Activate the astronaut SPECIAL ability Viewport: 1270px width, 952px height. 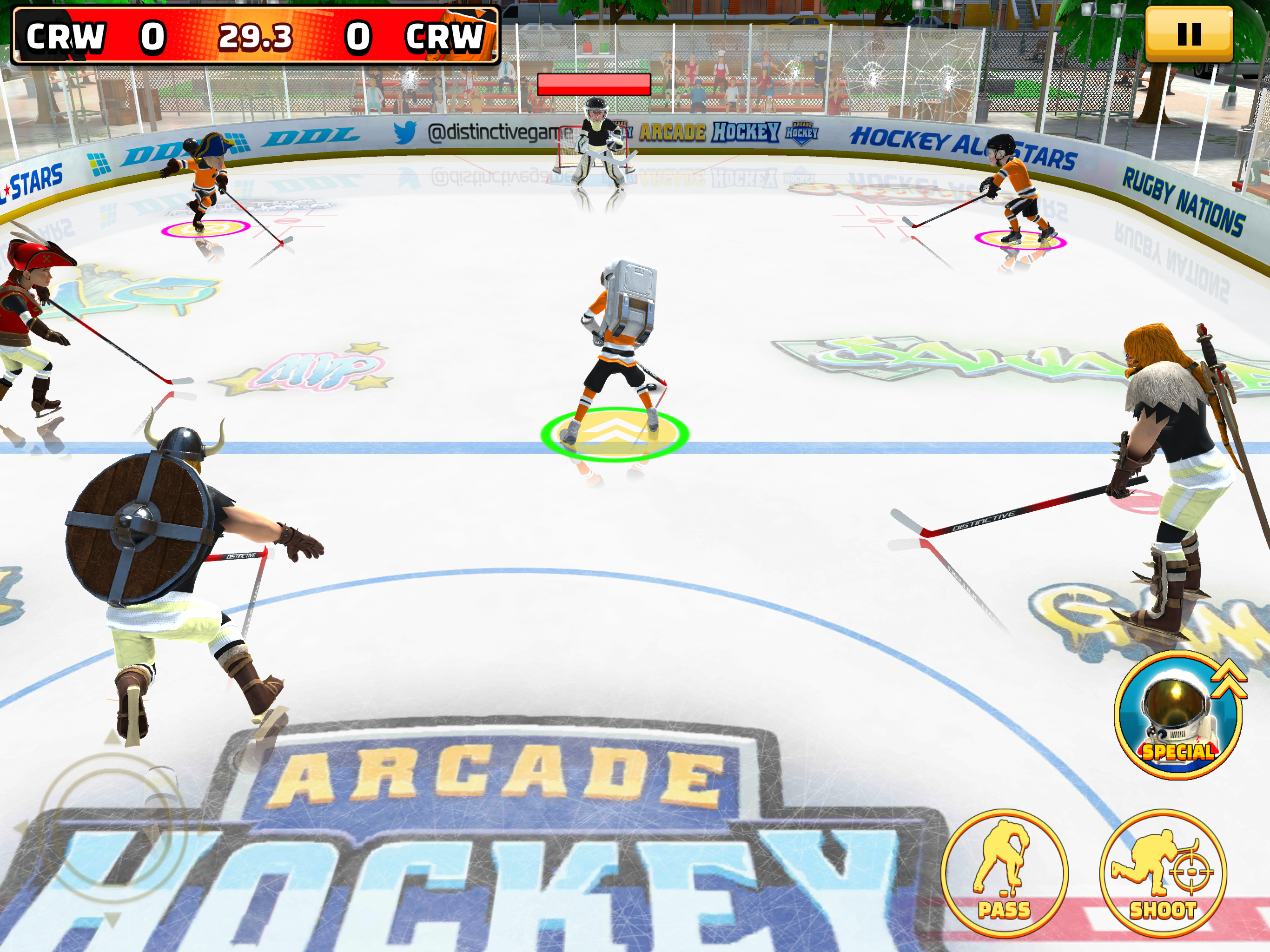pyautogui.click(x=1178, y=716)
